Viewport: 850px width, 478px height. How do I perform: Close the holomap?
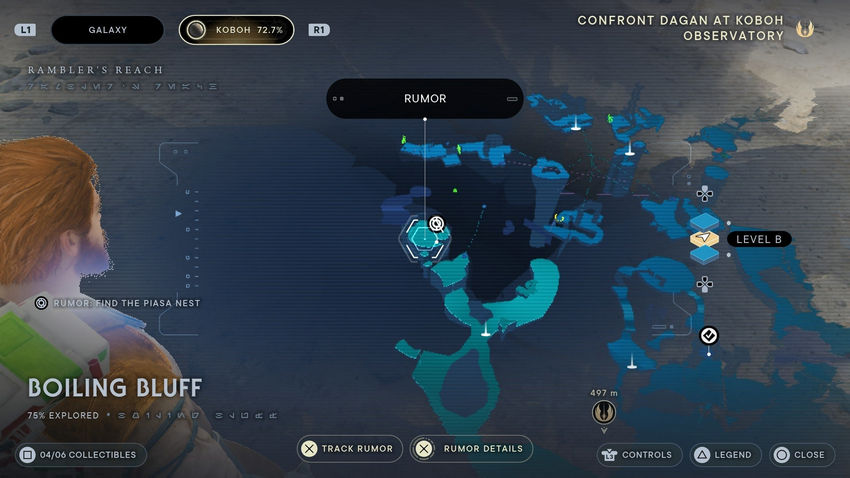point(799,455)
